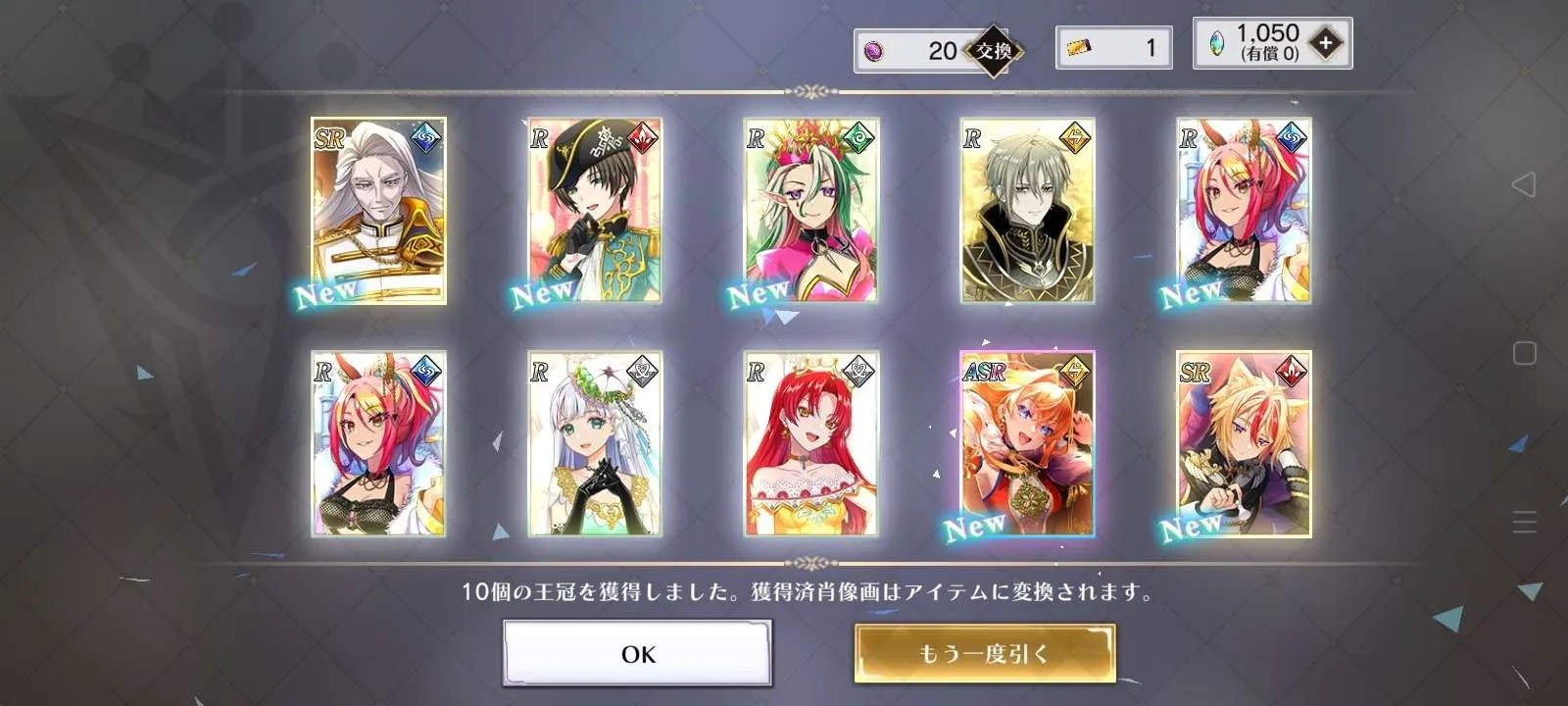Pull again with the もう一度引く button
The height and width of the screenshot is (706, 1568).
[x=984, y=653]
